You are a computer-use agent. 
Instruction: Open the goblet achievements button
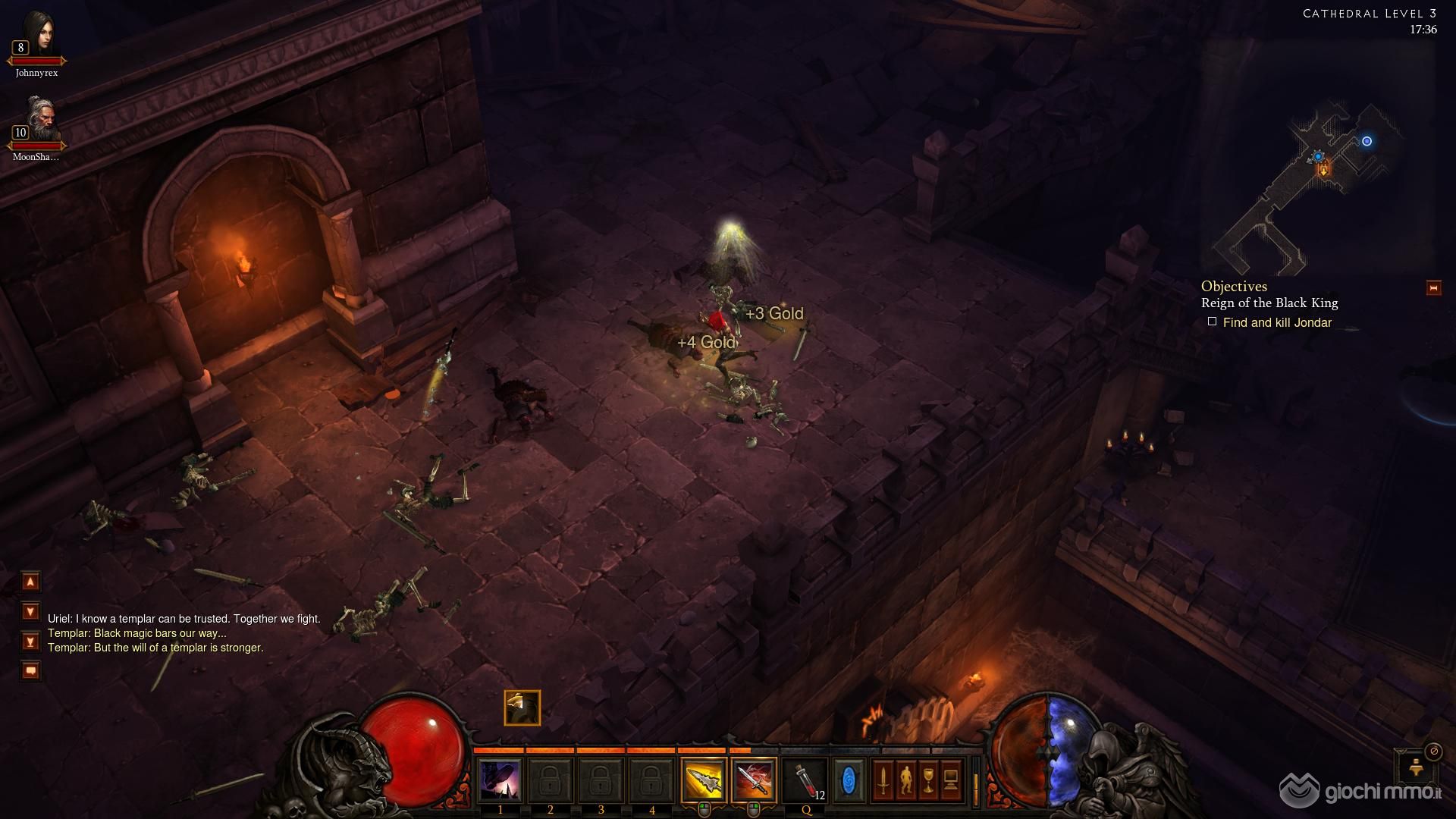[928, 780]
